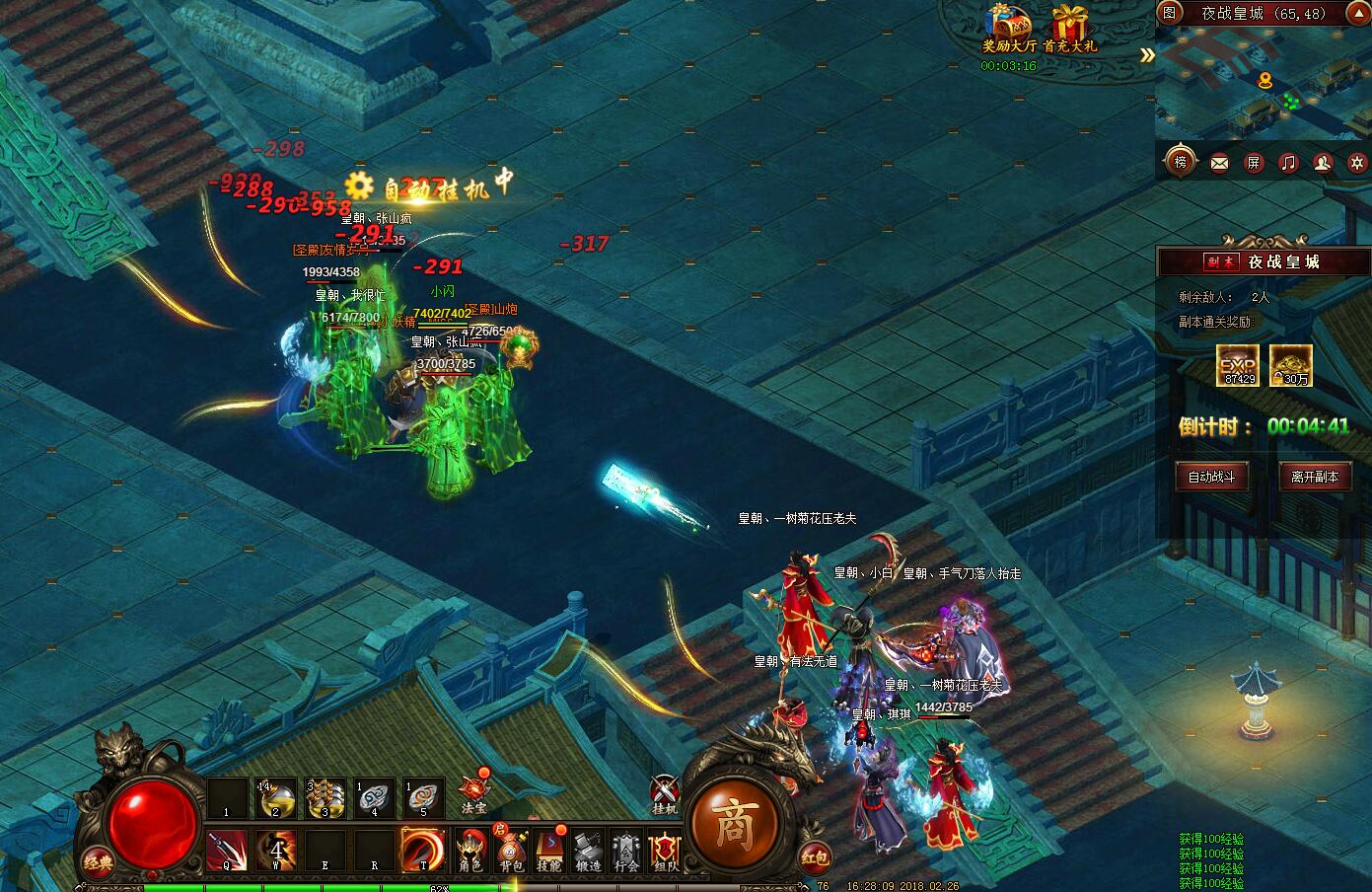The width and height of the screenshot is (1372, 892).
Task: Activate the T flame slash skill
Action: tap(422, 851)
